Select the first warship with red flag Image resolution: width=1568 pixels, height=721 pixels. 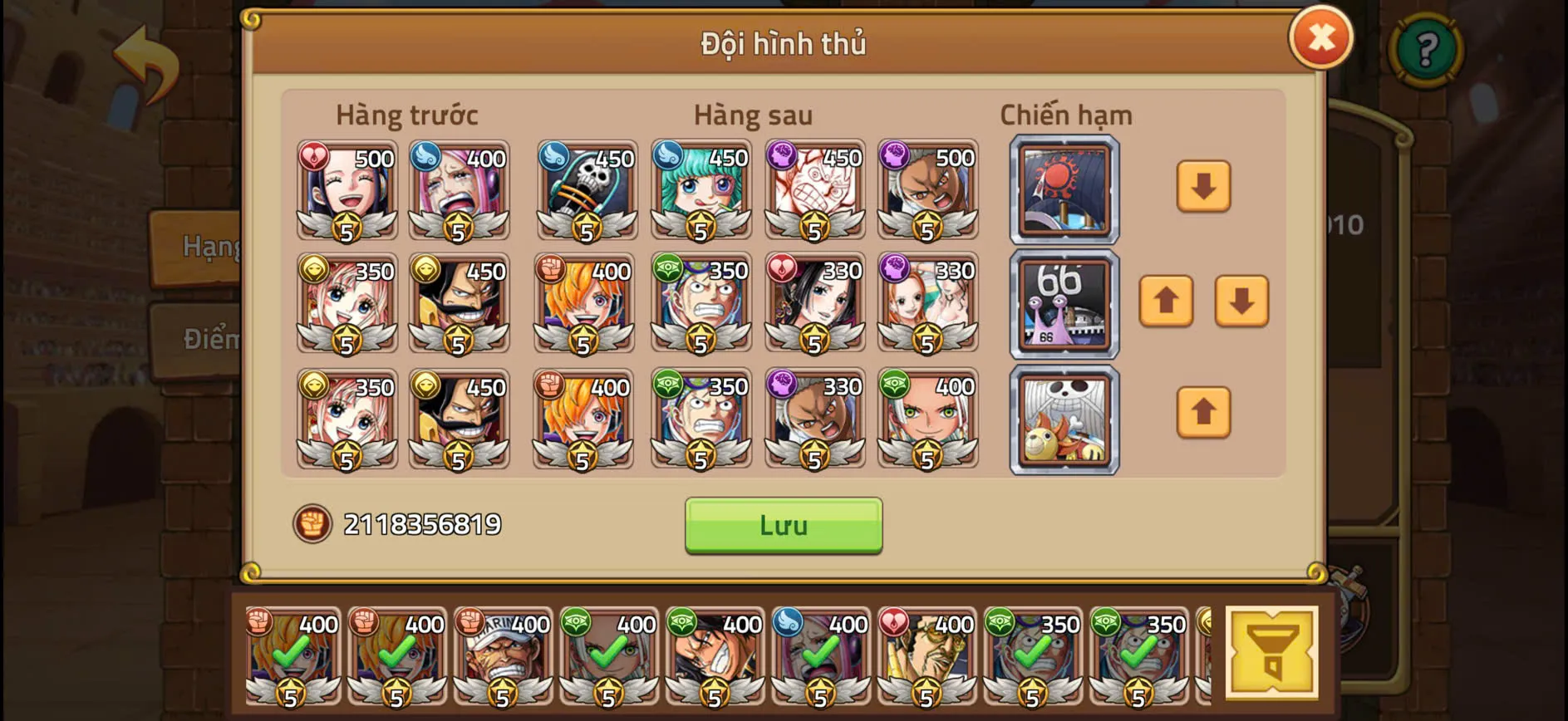(1063, 191)
